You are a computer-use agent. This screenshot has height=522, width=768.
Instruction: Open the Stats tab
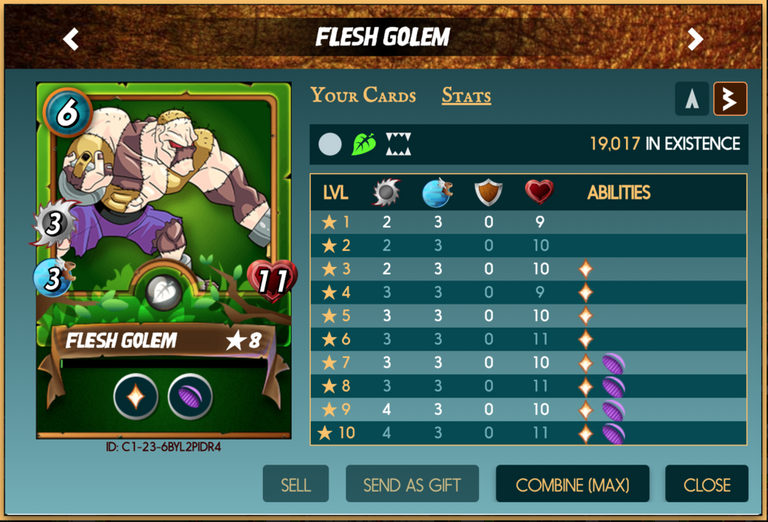(x=466, y=96)
